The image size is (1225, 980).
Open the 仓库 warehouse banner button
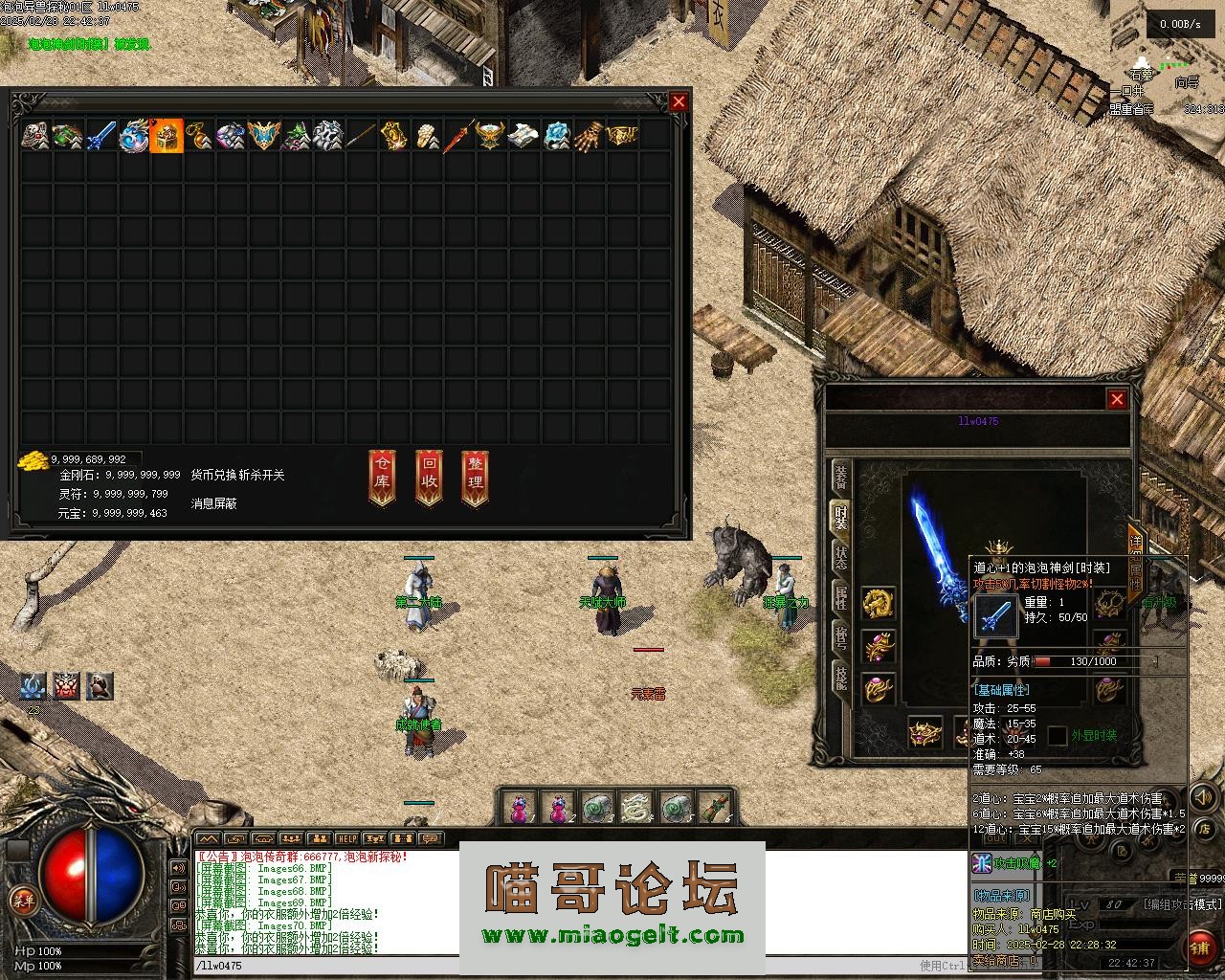pos(382,476)
